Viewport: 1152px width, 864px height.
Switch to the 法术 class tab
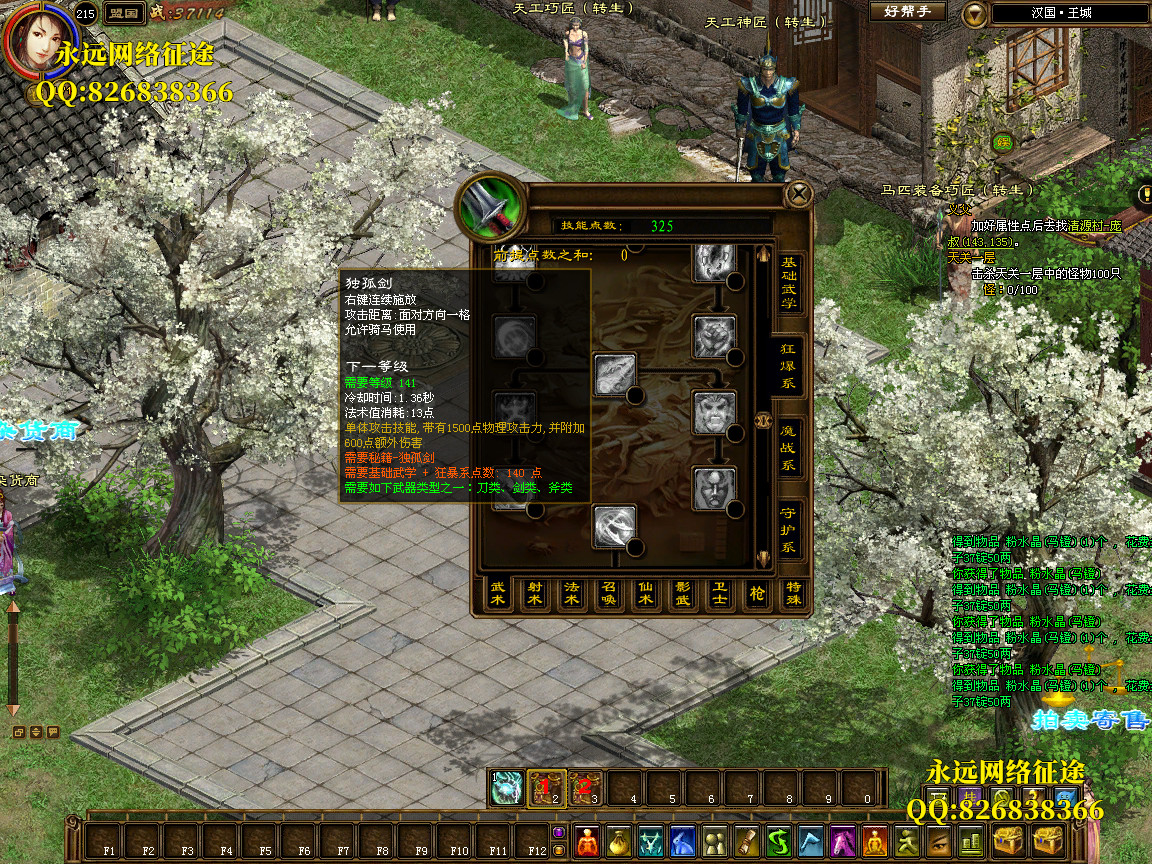click(x=572, y=594)
